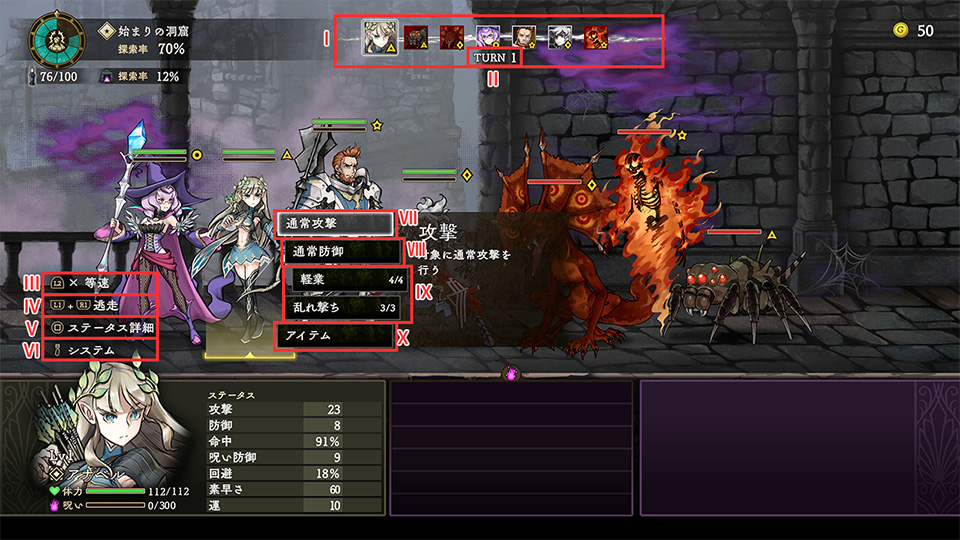Select the white-haired character turn order portrait
Image resolution: width=960 pixels, height=540 pixels.
560,38
